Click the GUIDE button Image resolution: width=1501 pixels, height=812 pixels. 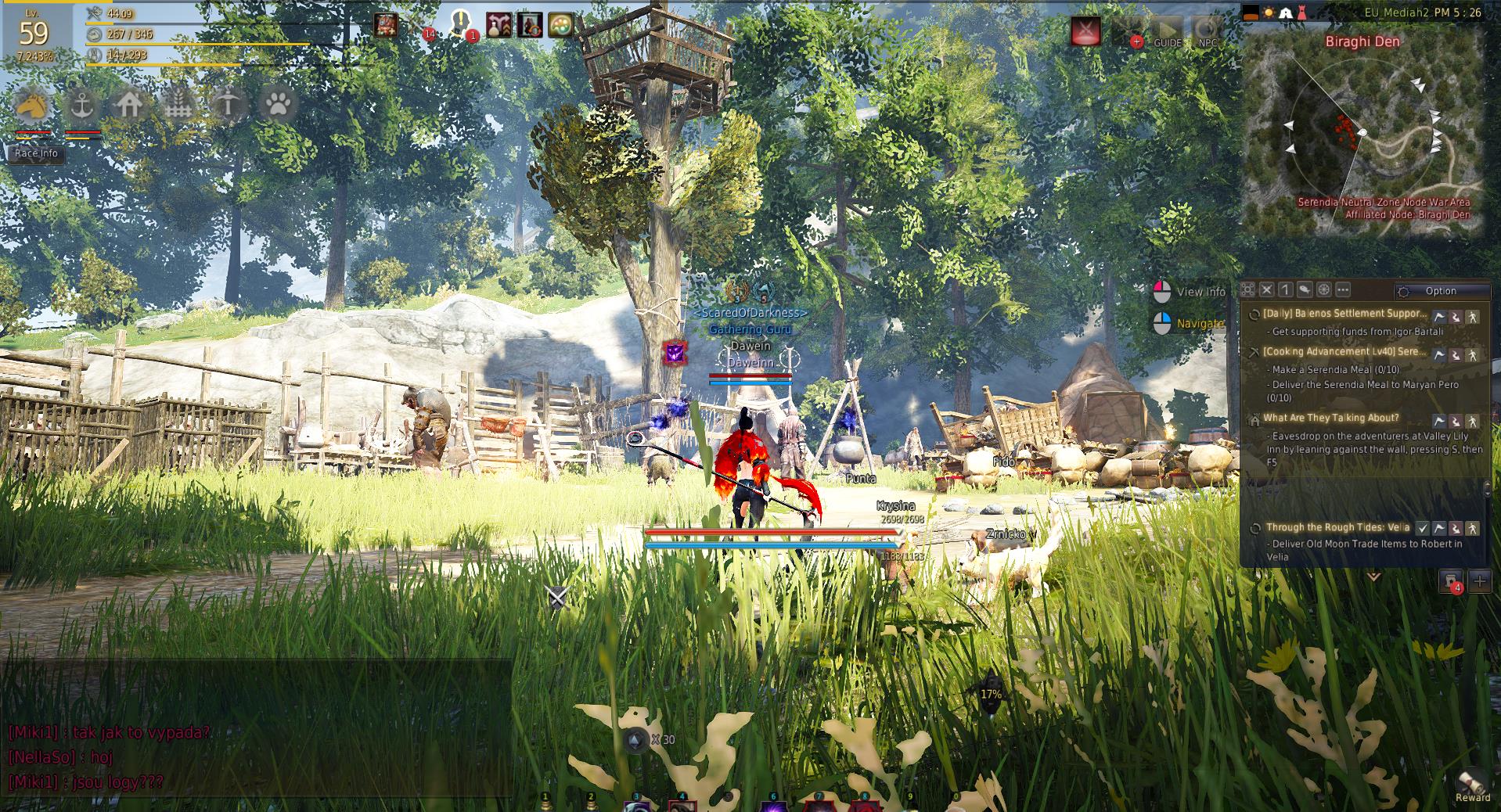pyautogui.click(x=1168, y=32)
